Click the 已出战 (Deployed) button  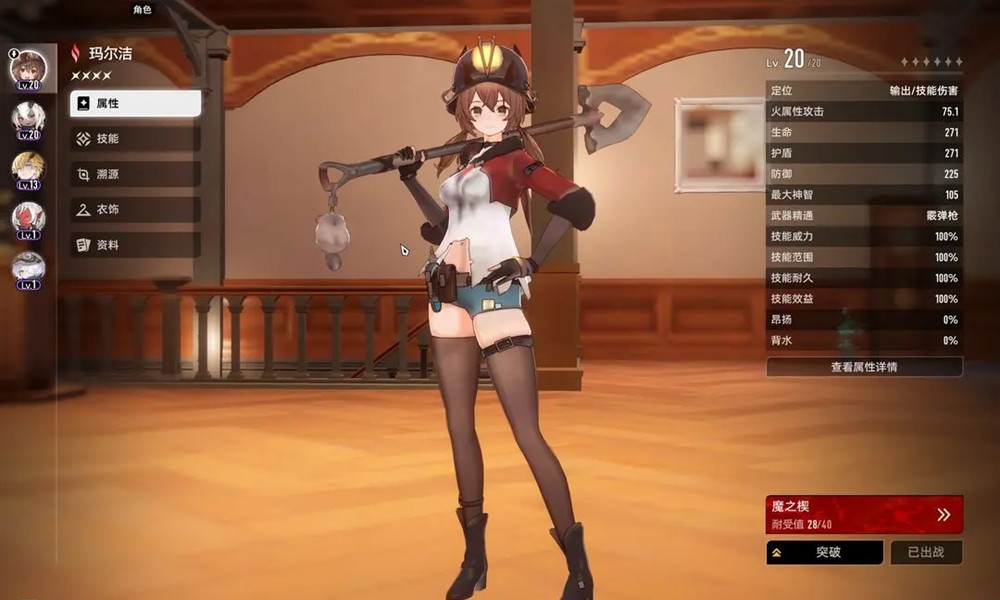926,552
